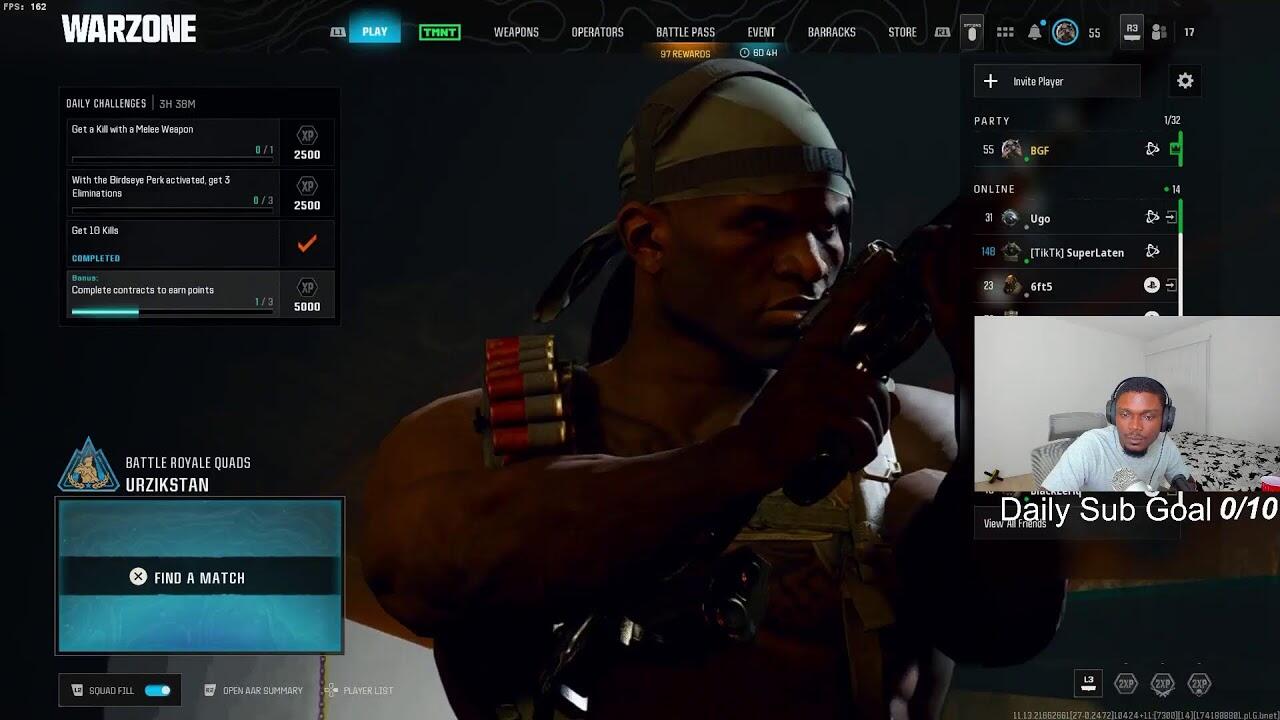1280x720 pixels.
Task: Select the [TikTk] SuperLaten friend row
Action: click(x=1076, y=252)
